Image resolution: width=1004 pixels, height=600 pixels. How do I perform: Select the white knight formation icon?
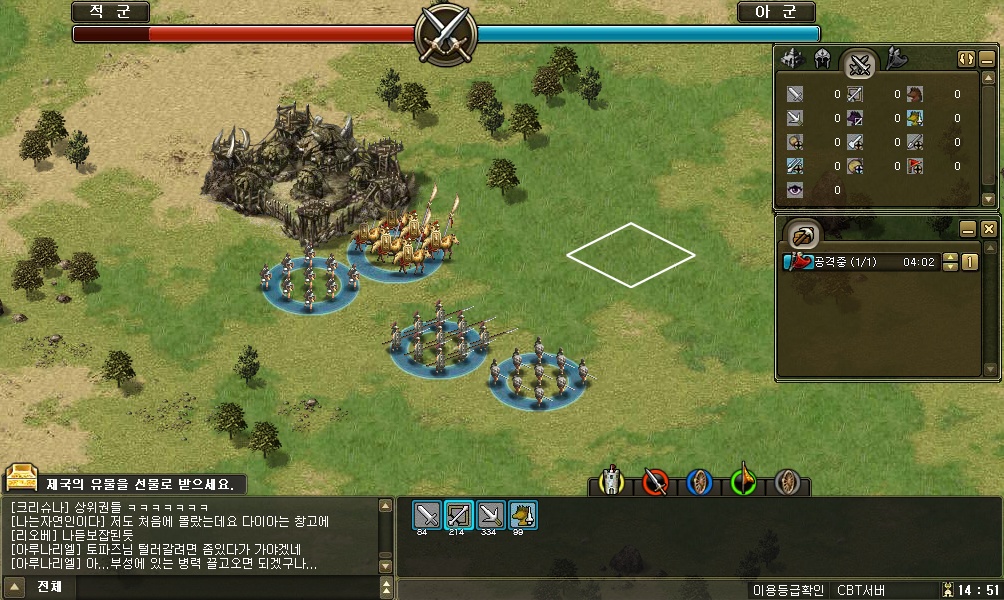pos(611,483)
